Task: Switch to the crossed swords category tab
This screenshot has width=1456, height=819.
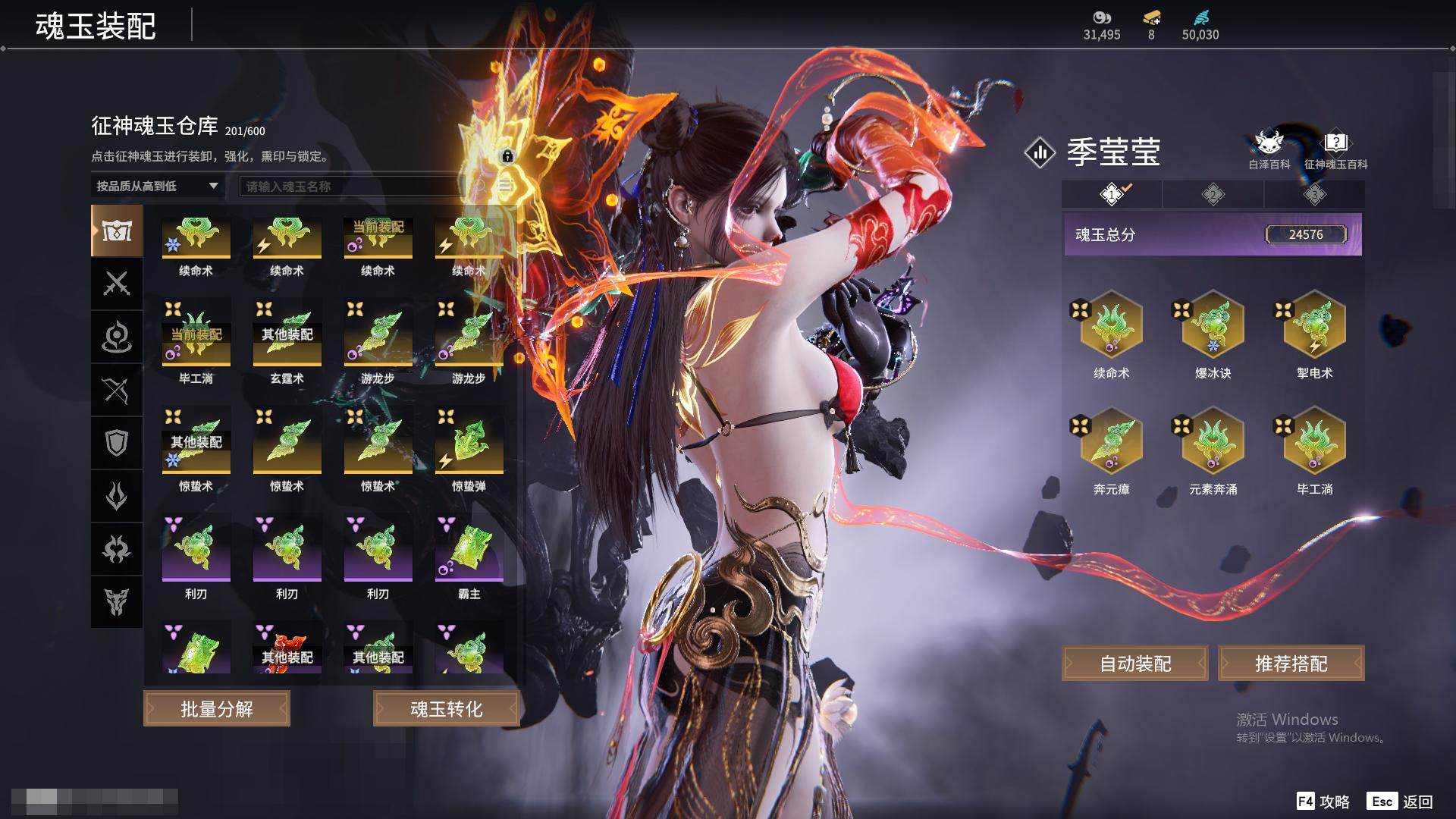Action: [x=117, y=284]
